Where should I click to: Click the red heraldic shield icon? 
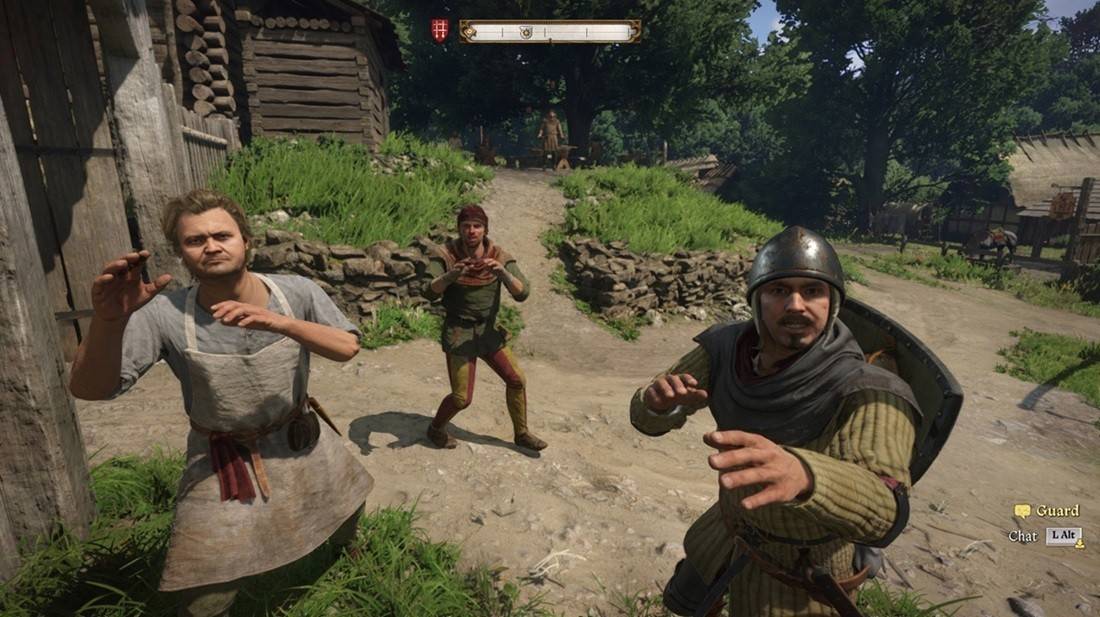(440, 31)
